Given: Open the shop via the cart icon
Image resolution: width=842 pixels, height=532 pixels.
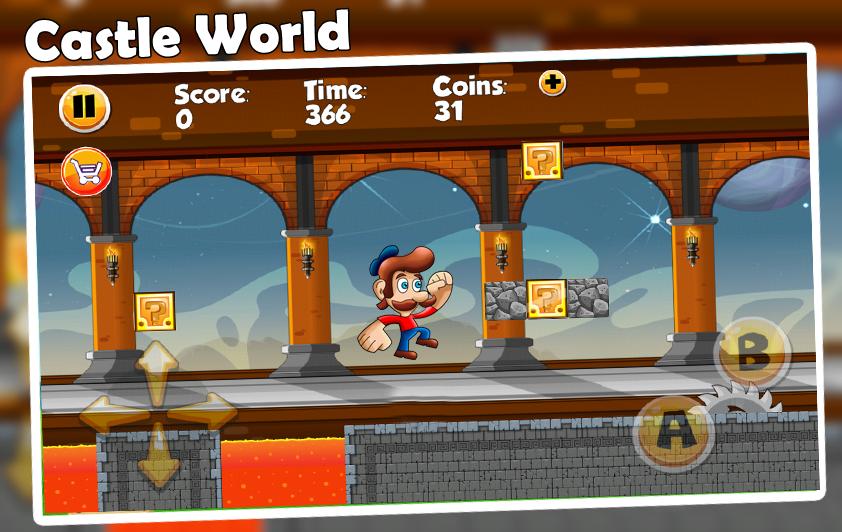Looking at the screenshot, I should (x=86, y=172).
